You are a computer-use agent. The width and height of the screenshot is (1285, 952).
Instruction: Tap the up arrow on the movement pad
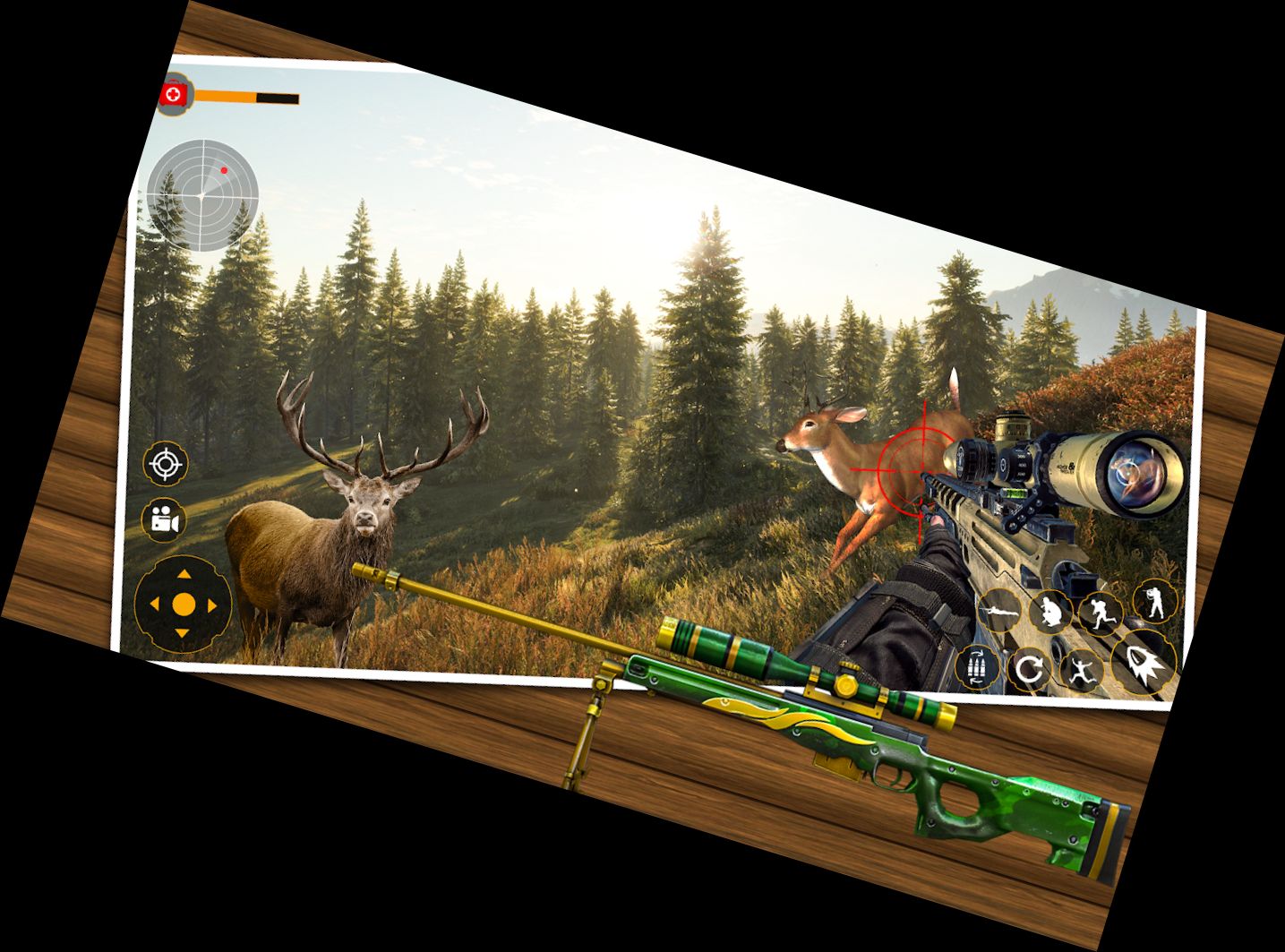tap(184, 575)
